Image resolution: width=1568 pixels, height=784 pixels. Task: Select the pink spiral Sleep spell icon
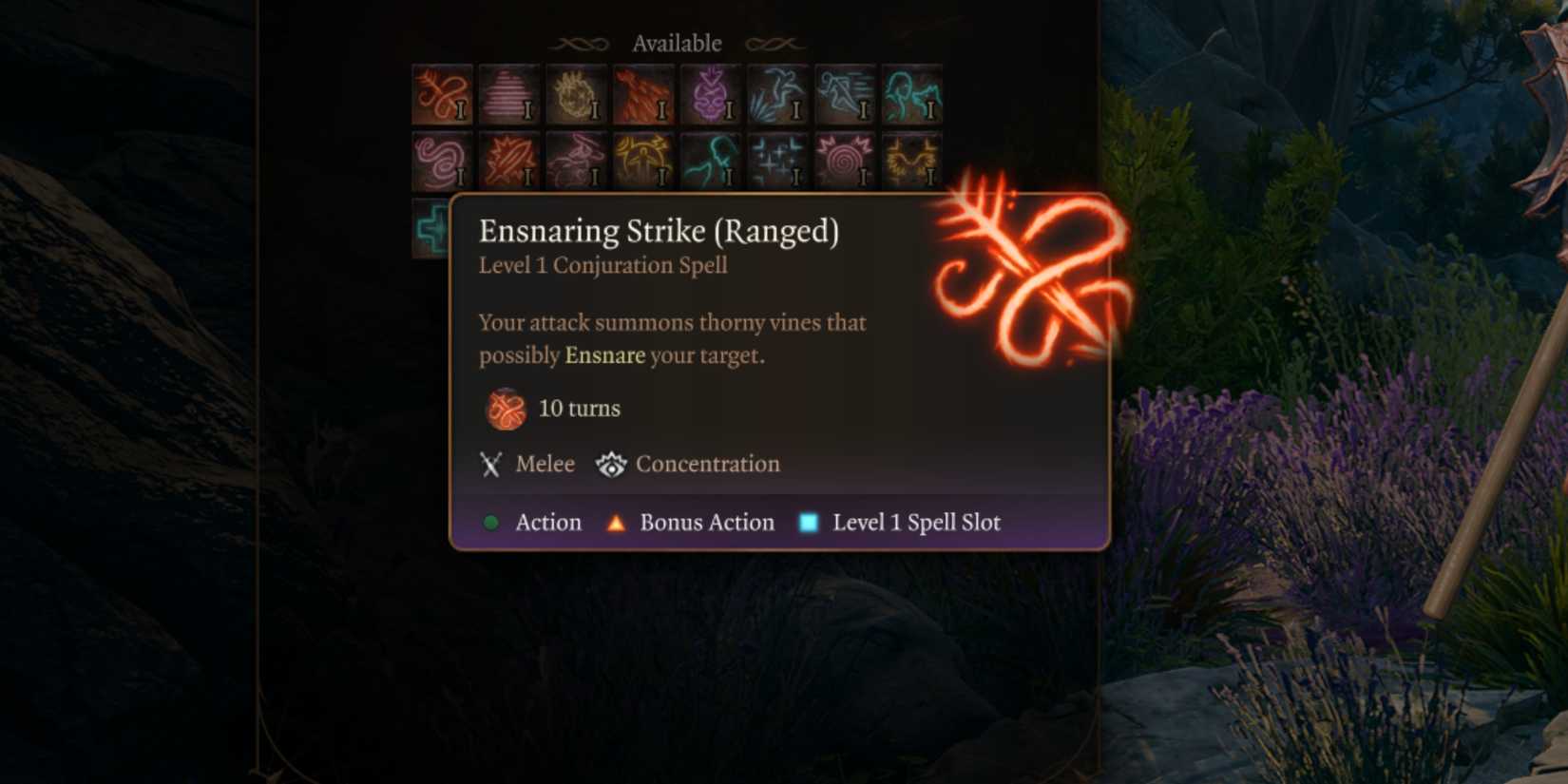(x=846, y=162)
